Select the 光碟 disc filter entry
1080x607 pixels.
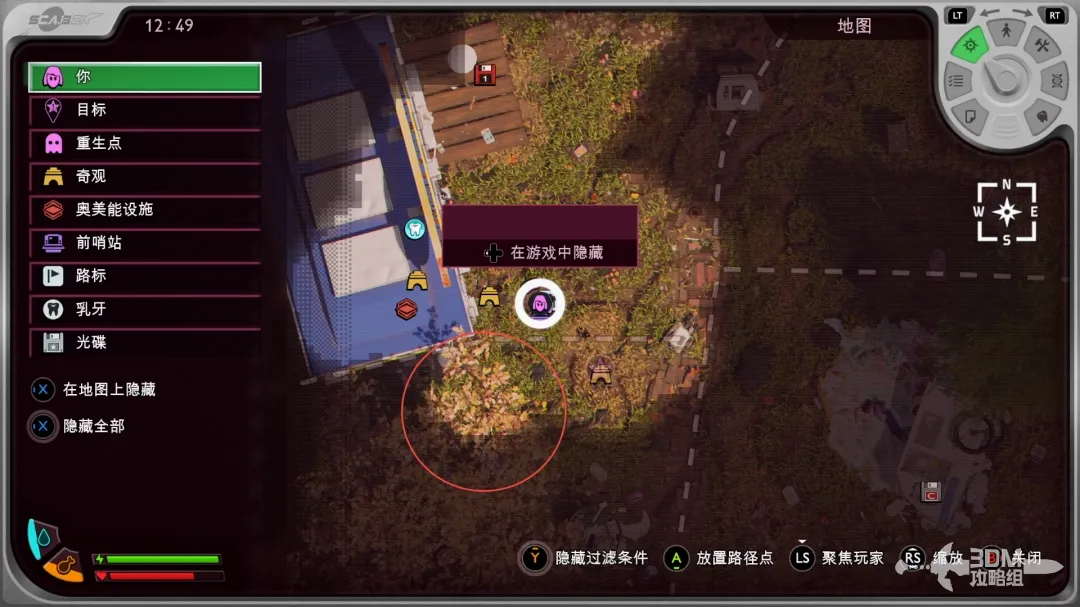[x=145, y=342]
